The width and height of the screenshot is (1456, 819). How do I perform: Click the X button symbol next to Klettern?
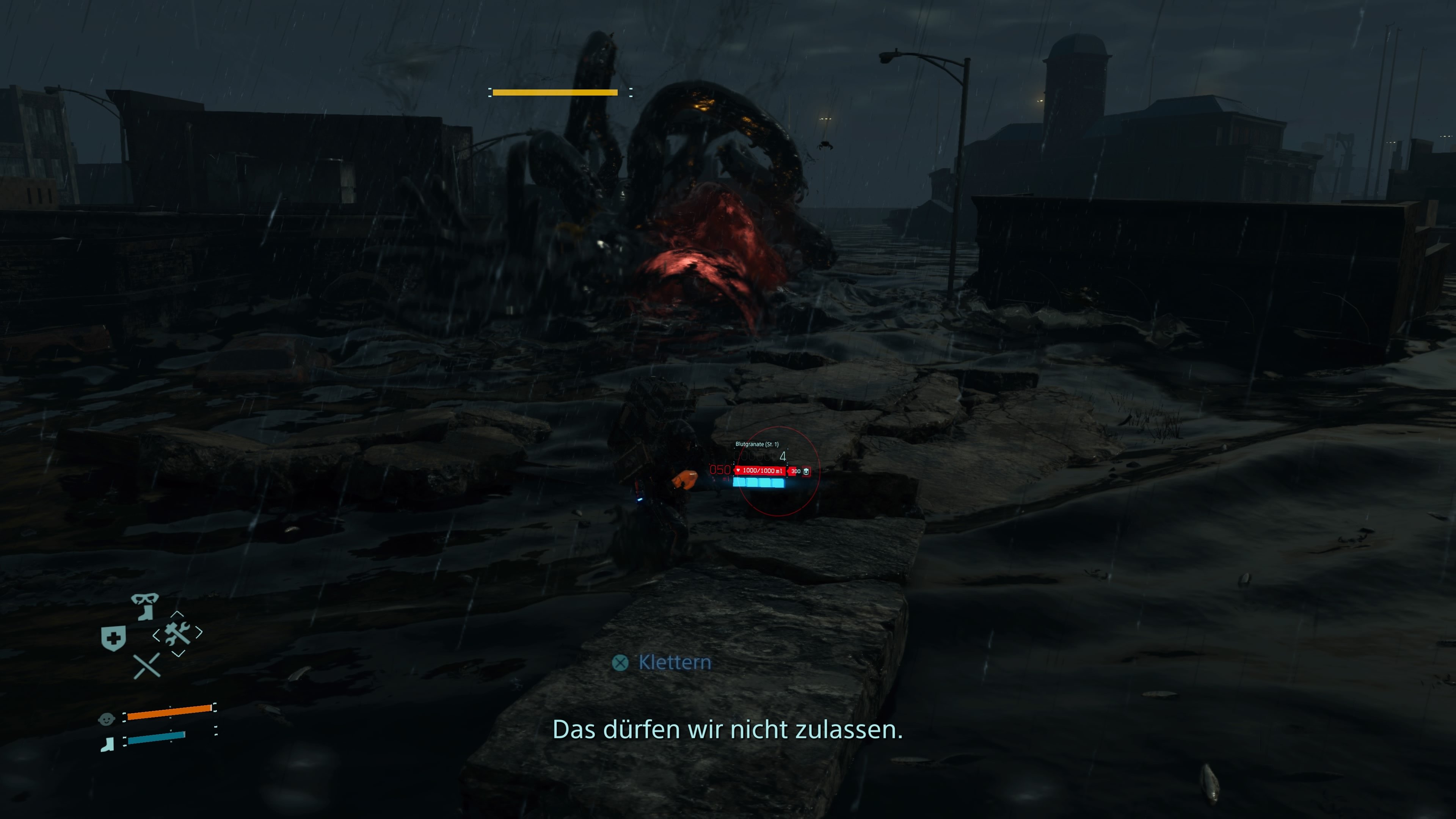pos(621,662)
